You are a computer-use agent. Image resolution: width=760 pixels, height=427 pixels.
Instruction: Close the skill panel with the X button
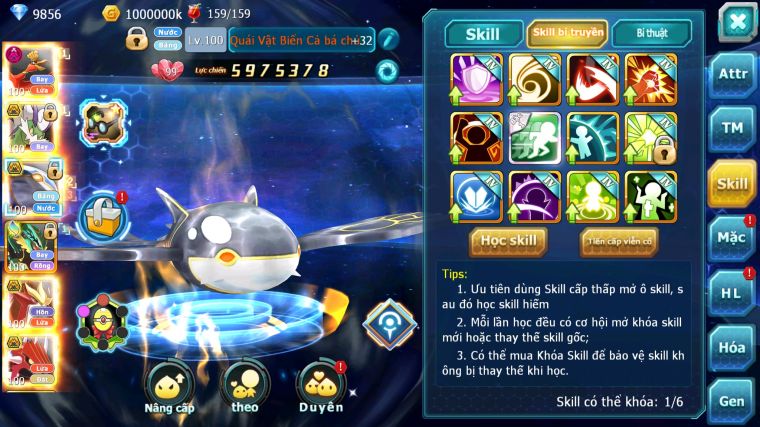coord(736,21)
